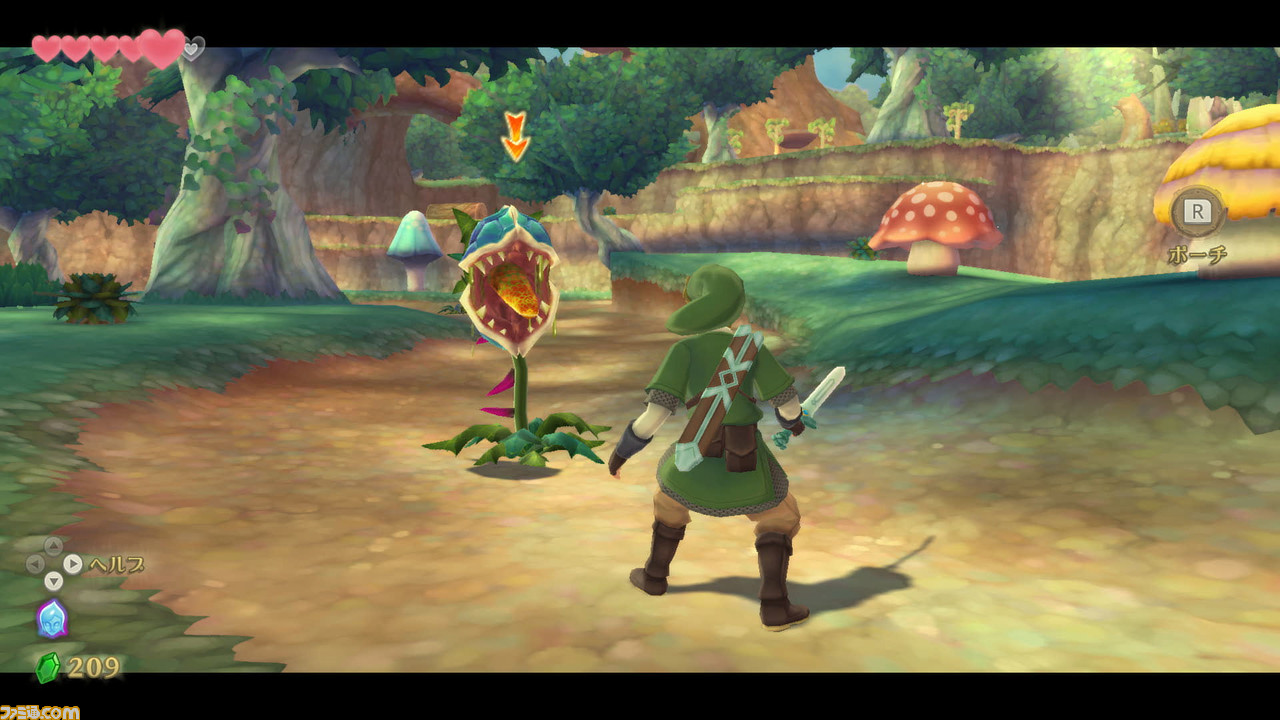This screenshot has width=1280, height=720.
Task: Click the first full heart in the health bar
Action: click(46, 48)
